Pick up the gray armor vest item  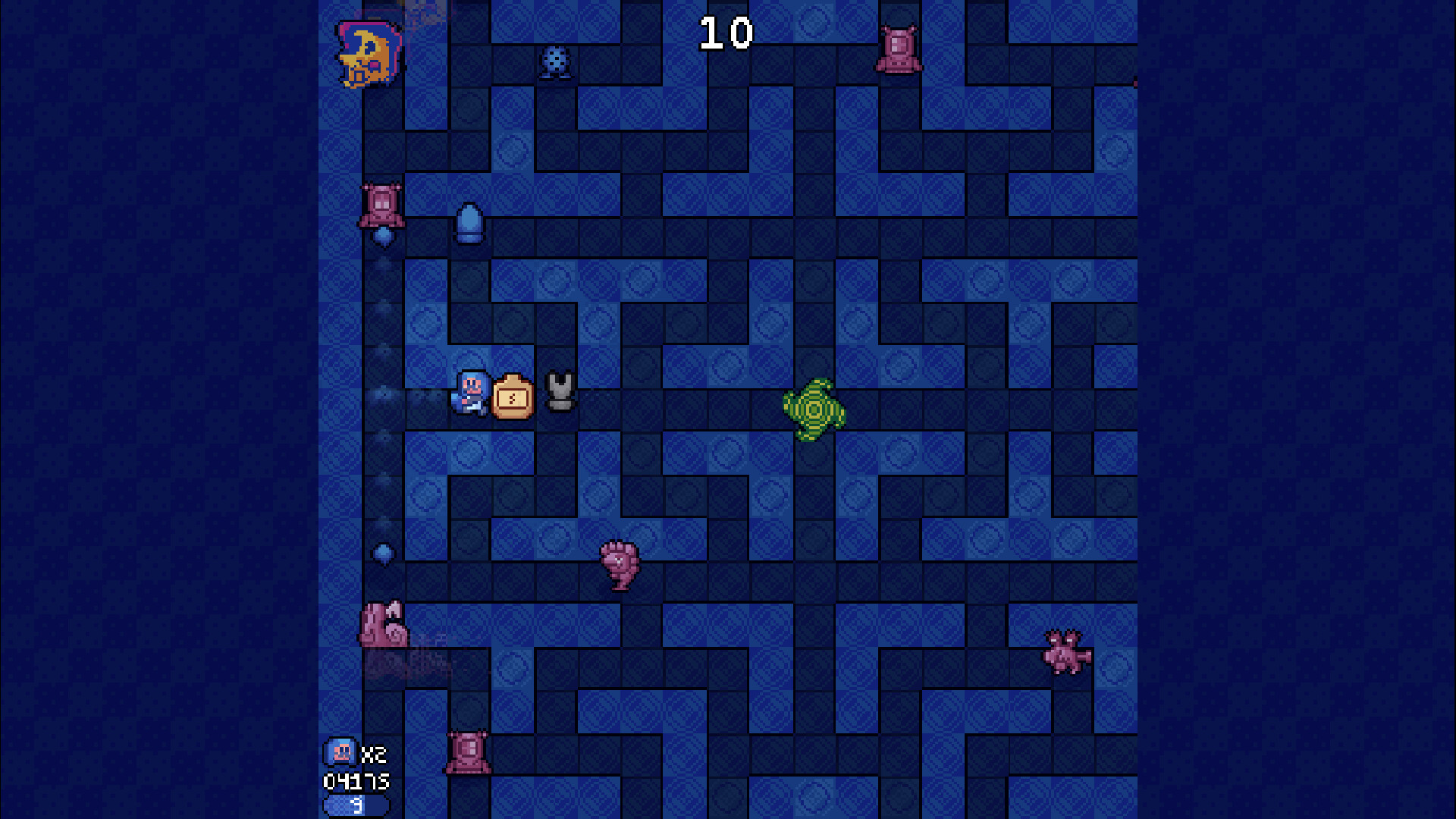point(559,393)
